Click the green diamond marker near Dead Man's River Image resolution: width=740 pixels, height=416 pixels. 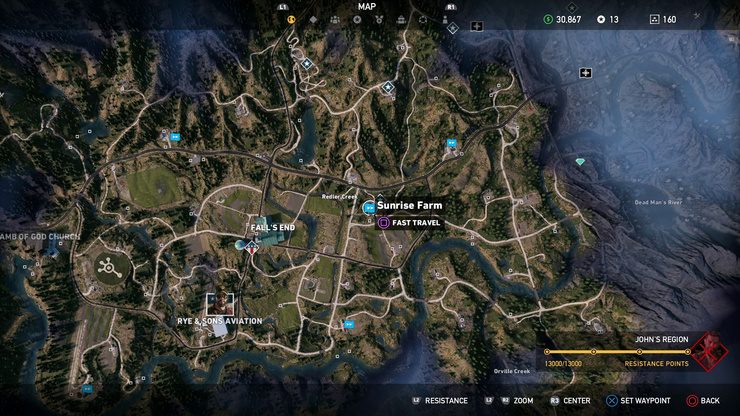pyautogui.click(x=579, y=161)
